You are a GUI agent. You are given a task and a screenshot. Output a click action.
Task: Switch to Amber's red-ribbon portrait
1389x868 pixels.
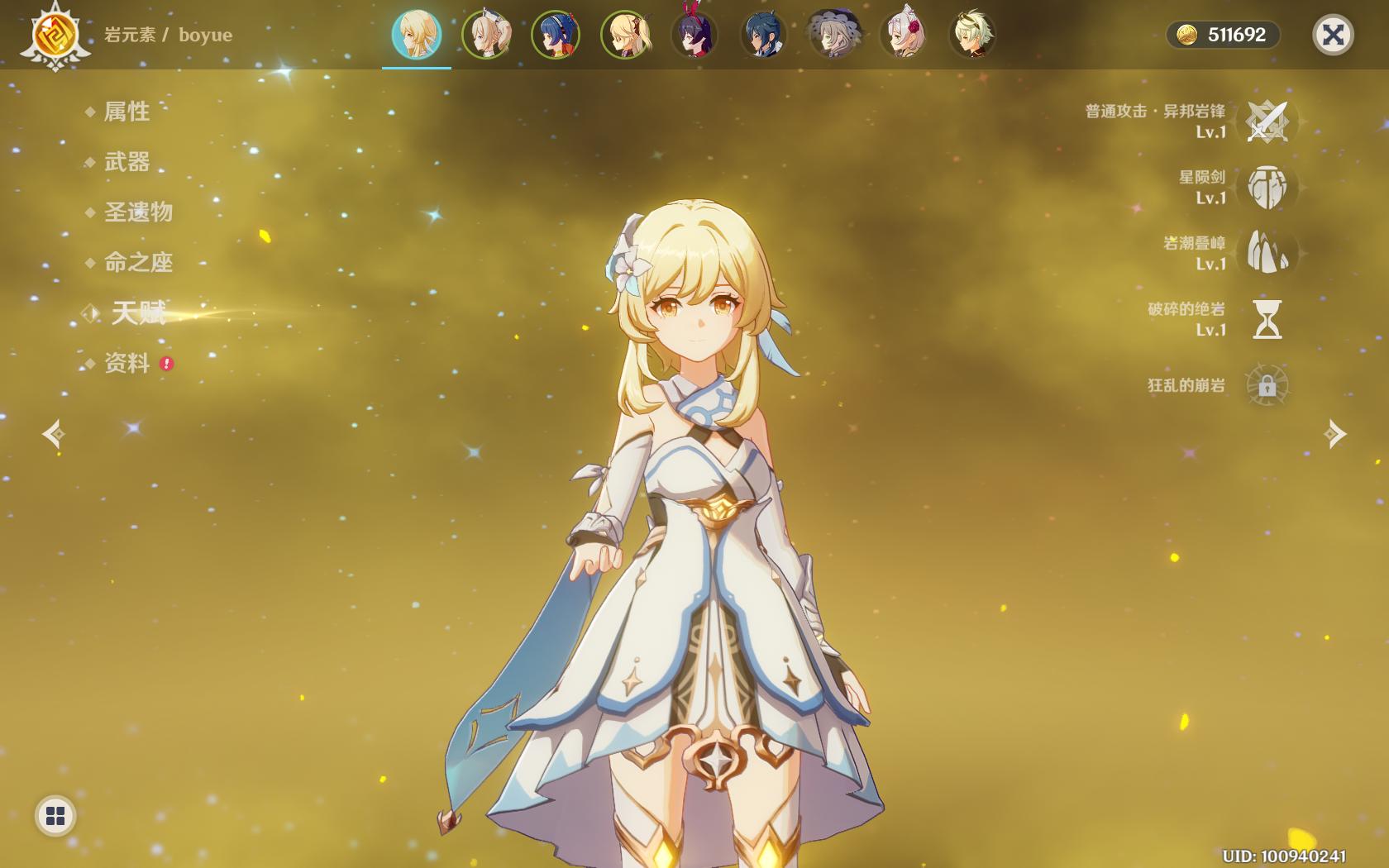point(694,35)
